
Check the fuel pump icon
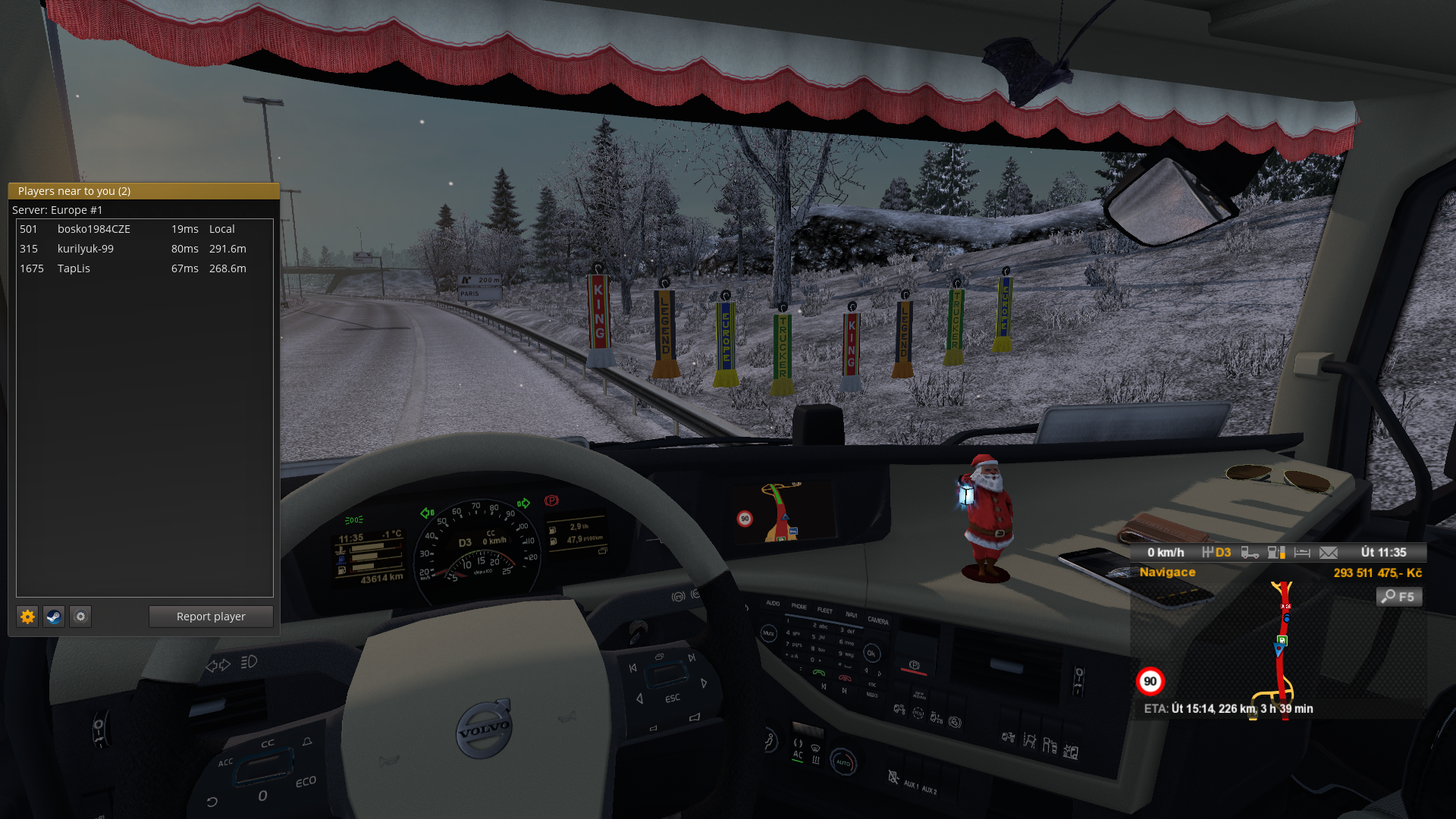click(1276, 553)
